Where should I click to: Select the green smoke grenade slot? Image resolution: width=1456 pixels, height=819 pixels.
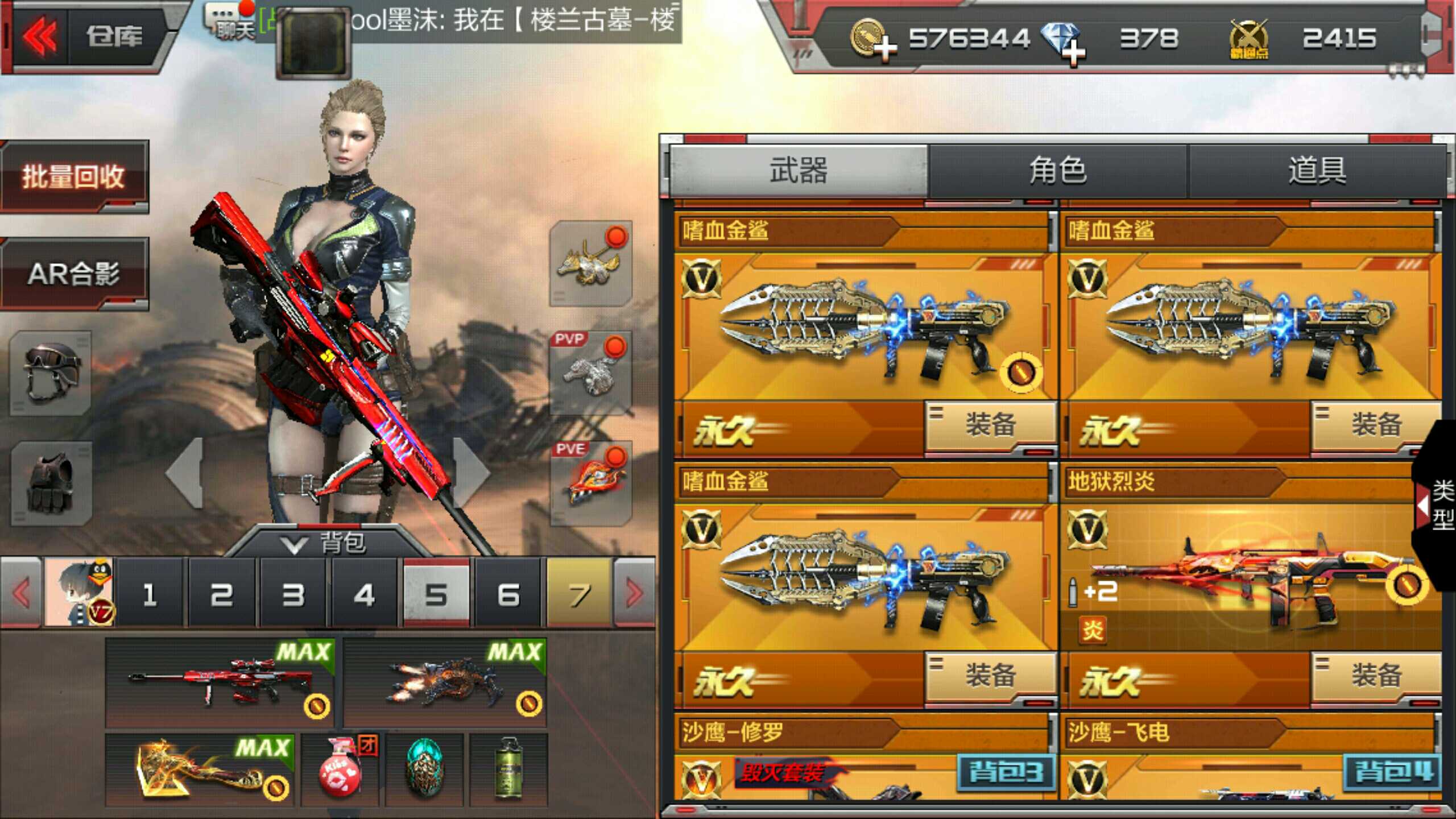508,770
